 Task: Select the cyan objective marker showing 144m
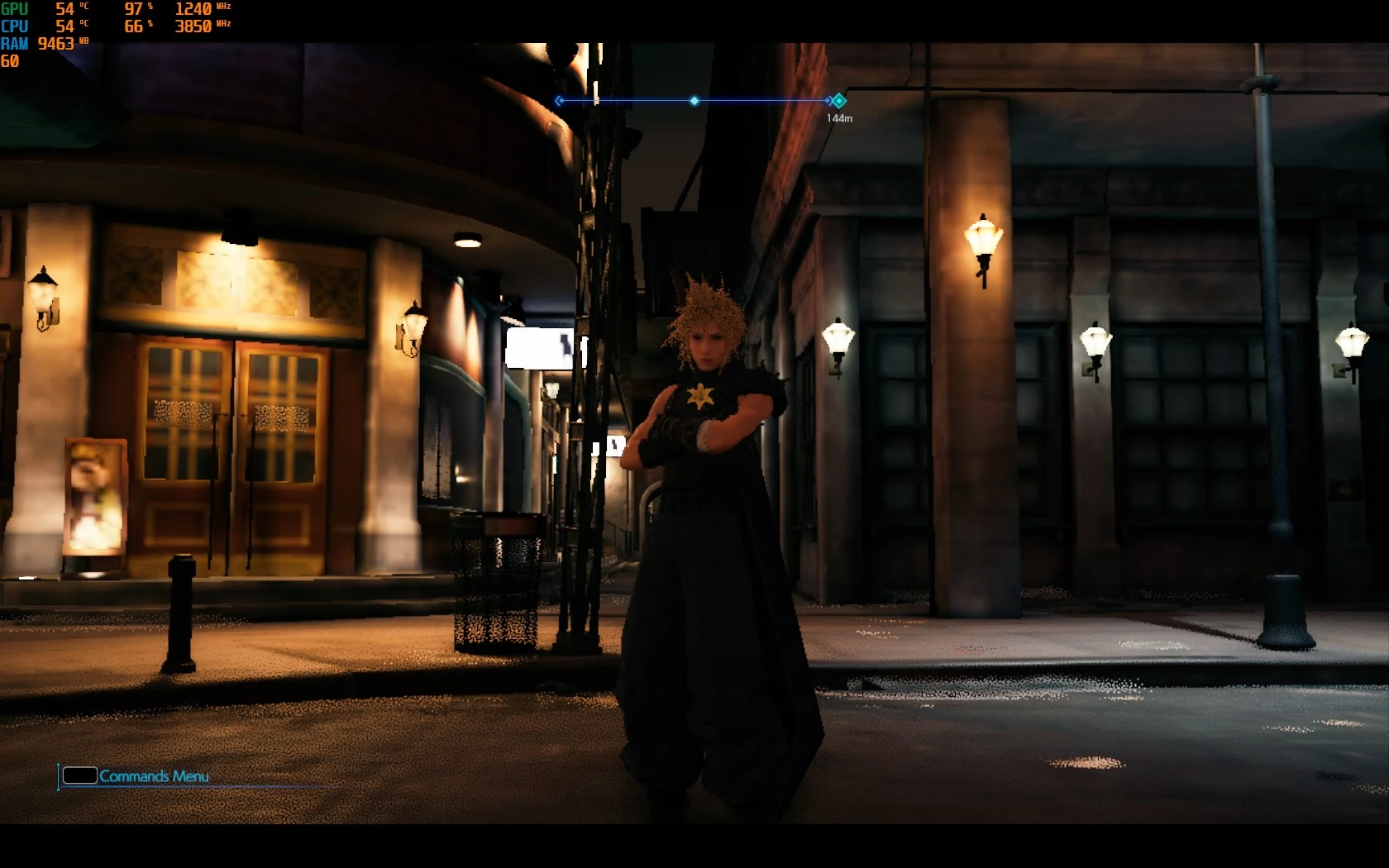coord(840,100)
